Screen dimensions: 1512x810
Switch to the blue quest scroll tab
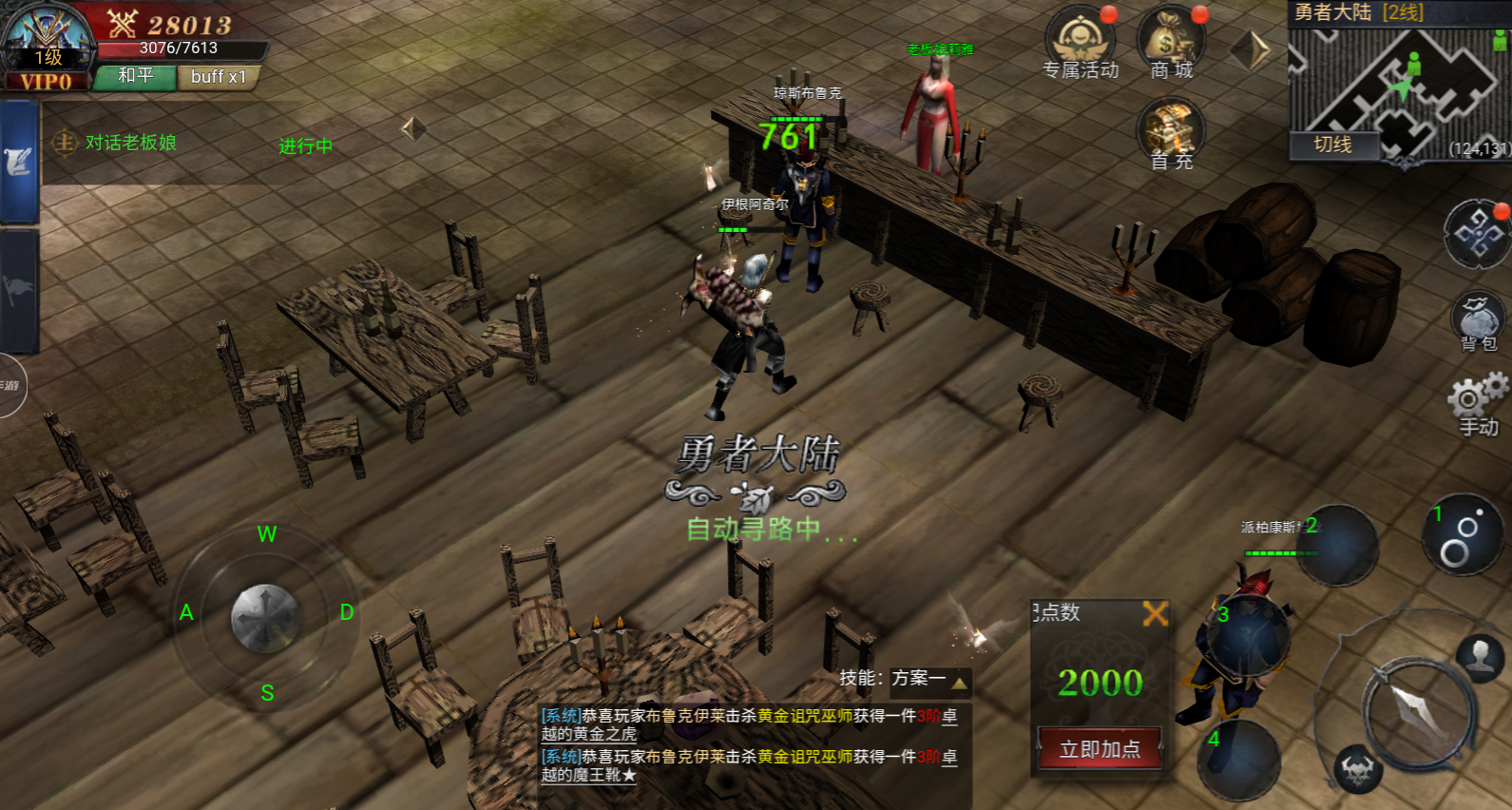tap(19, 163)
